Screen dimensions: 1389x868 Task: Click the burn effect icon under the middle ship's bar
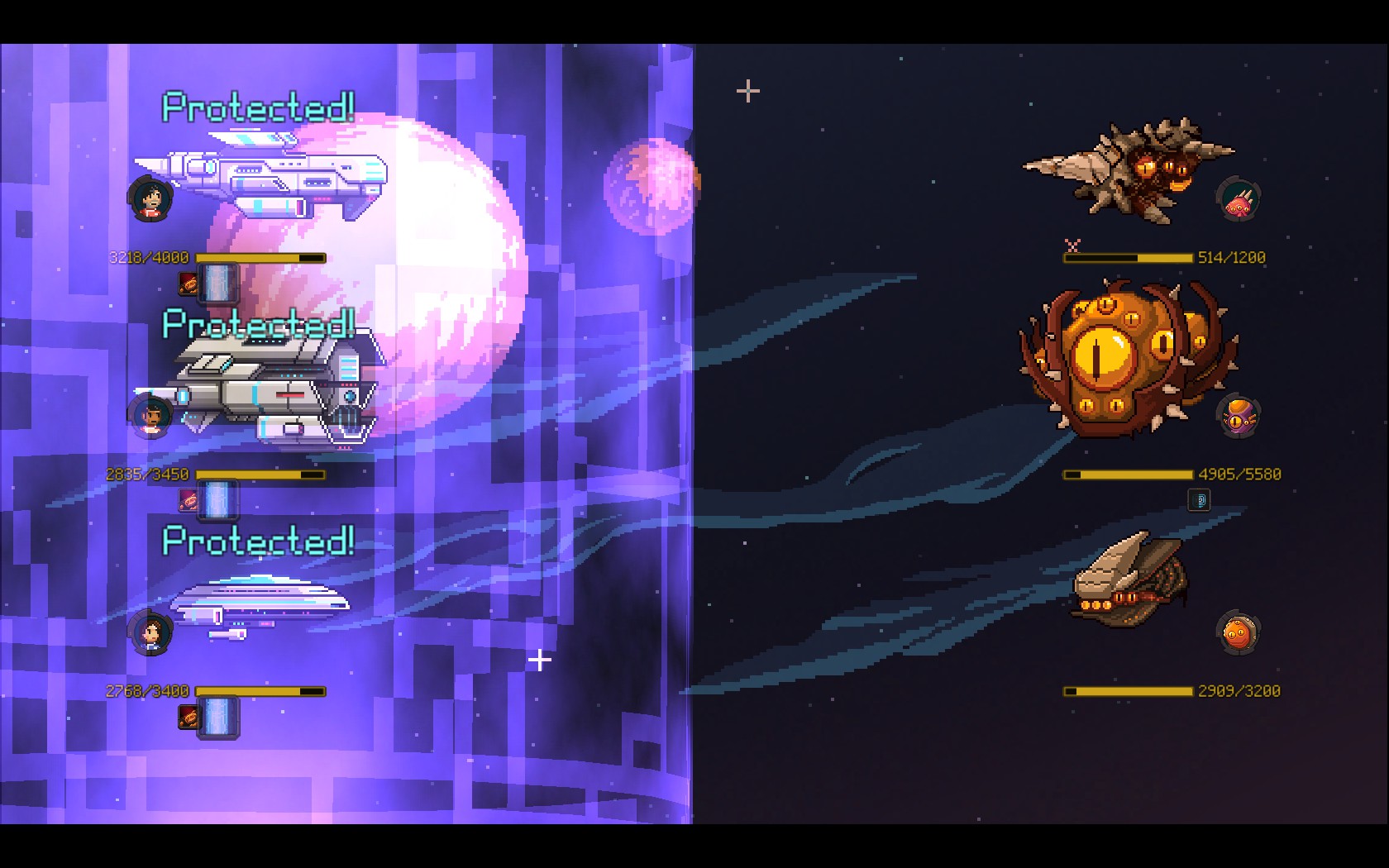coord(188,499)
